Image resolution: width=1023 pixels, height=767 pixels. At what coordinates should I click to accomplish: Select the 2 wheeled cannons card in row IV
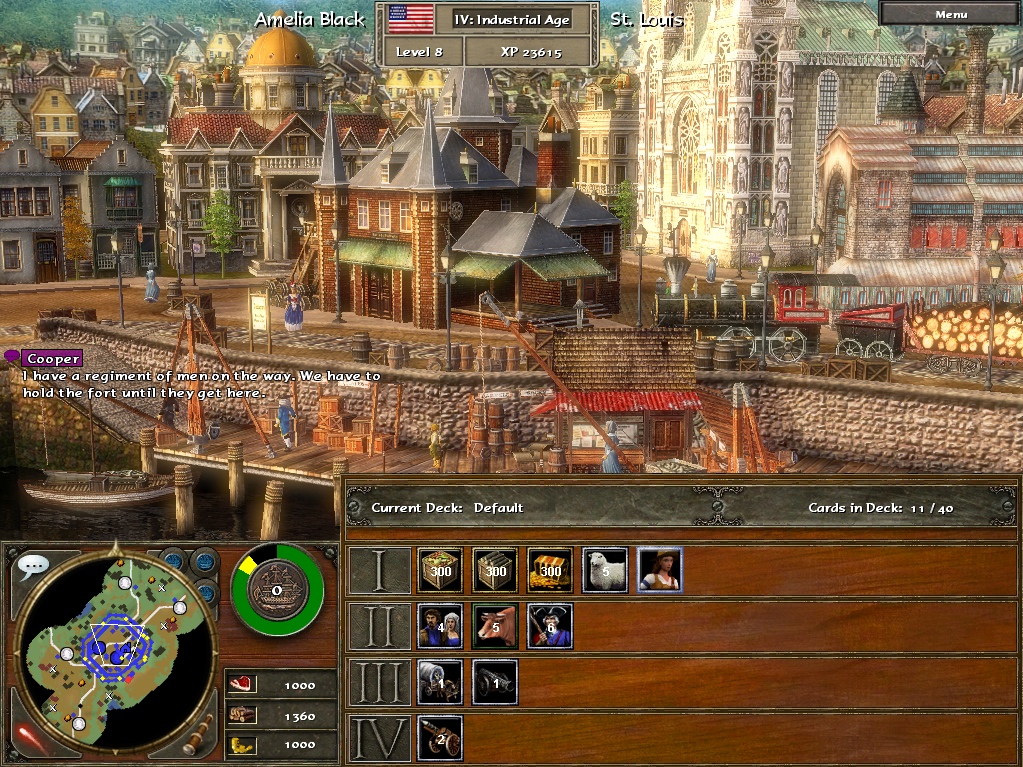click(440, 738)
